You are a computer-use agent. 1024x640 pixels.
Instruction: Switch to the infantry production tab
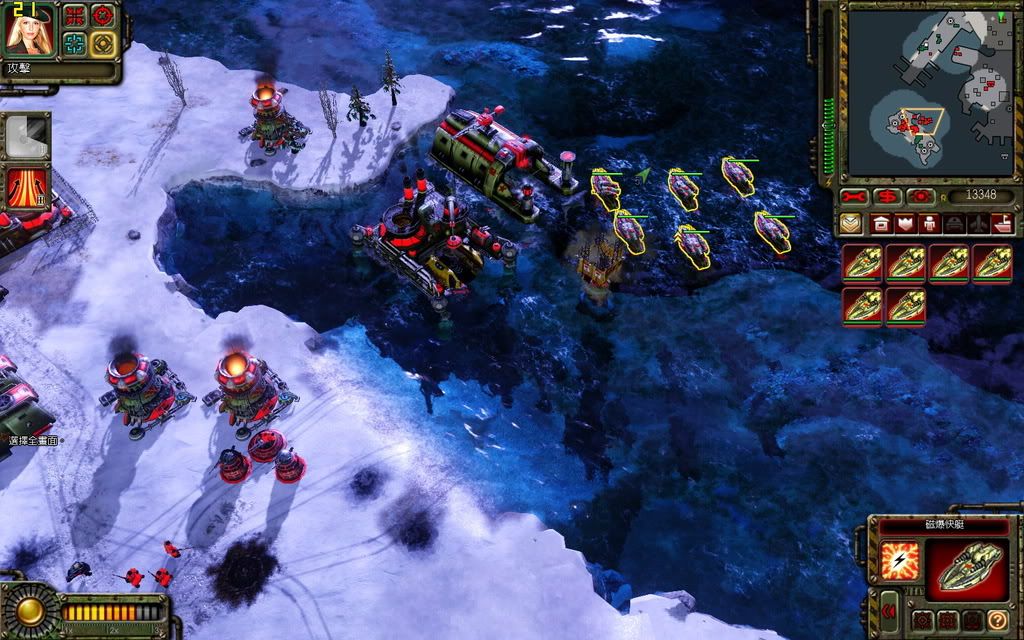[x=930, y=224]
